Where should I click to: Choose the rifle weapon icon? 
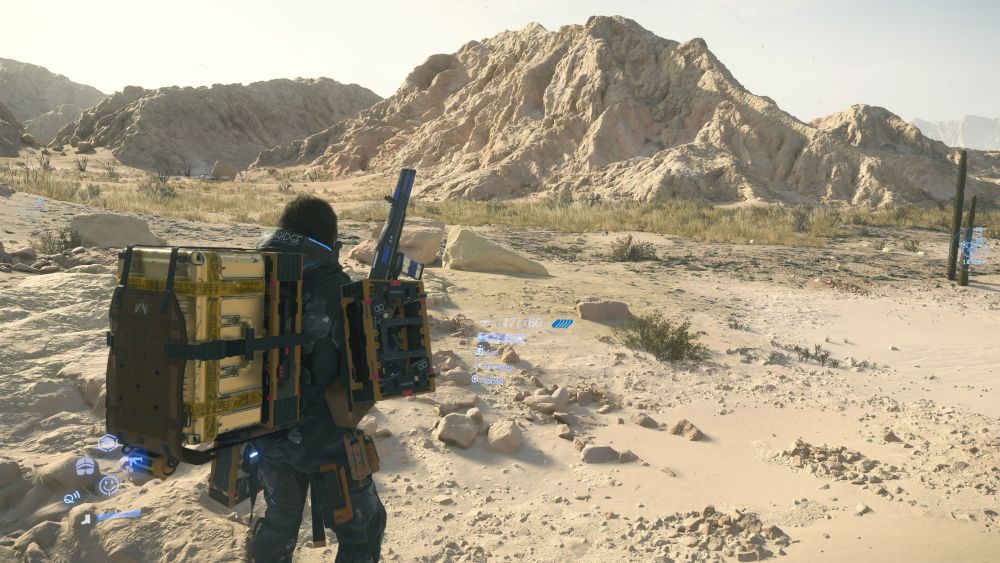click(135, 462)
